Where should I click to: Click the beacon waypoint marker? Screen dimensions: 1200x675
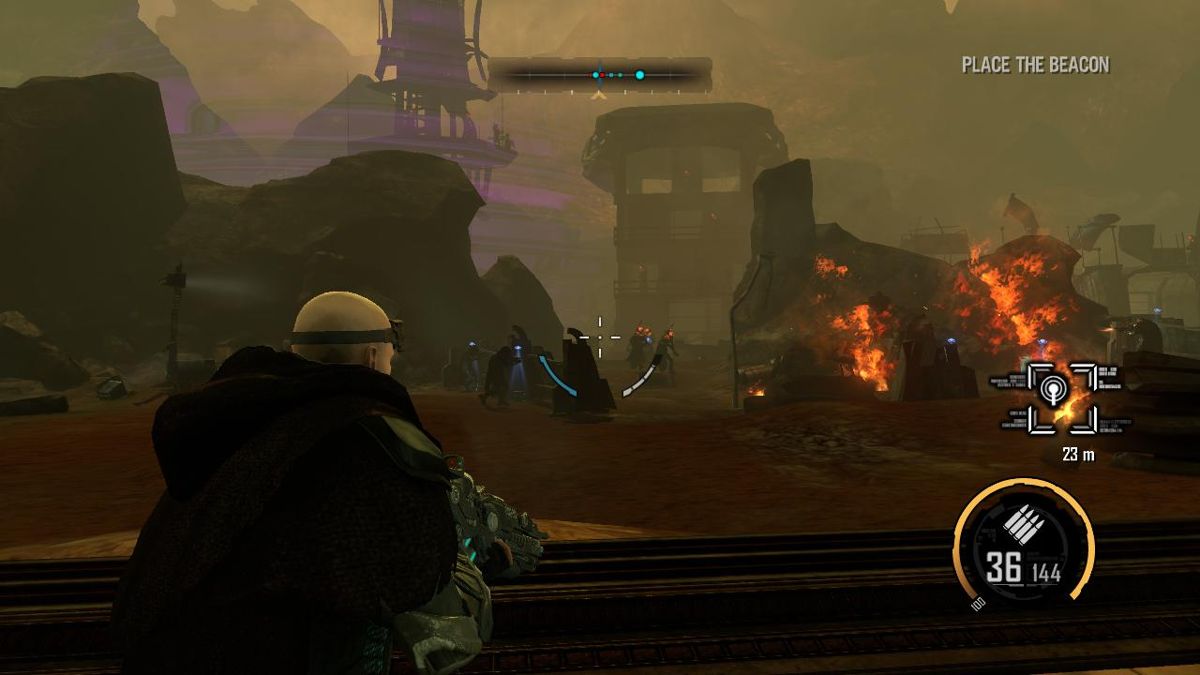1050,398
